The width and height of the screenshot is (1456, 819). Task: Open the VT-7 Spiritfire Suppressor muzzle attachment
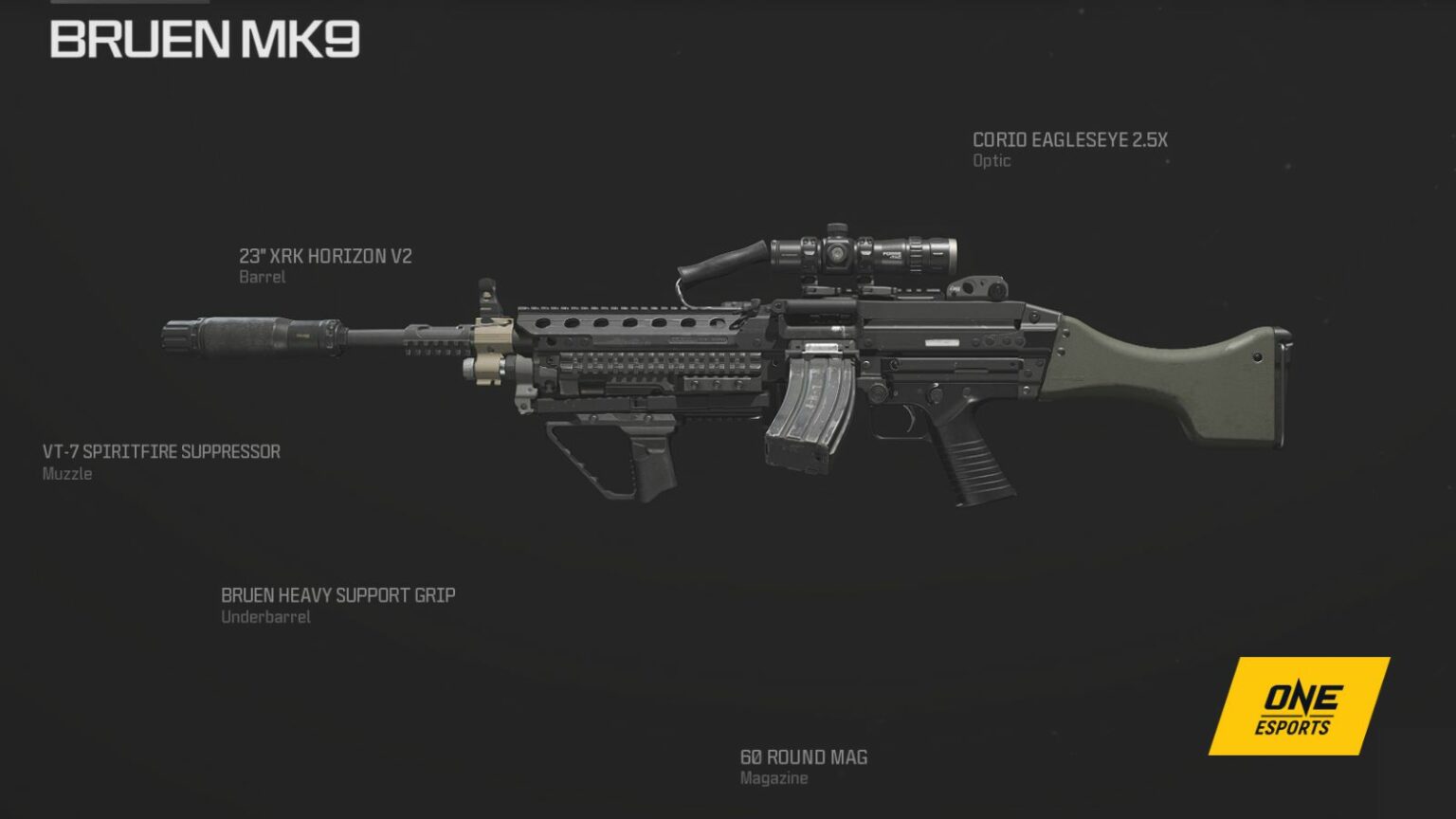click(x=161, y=452)
